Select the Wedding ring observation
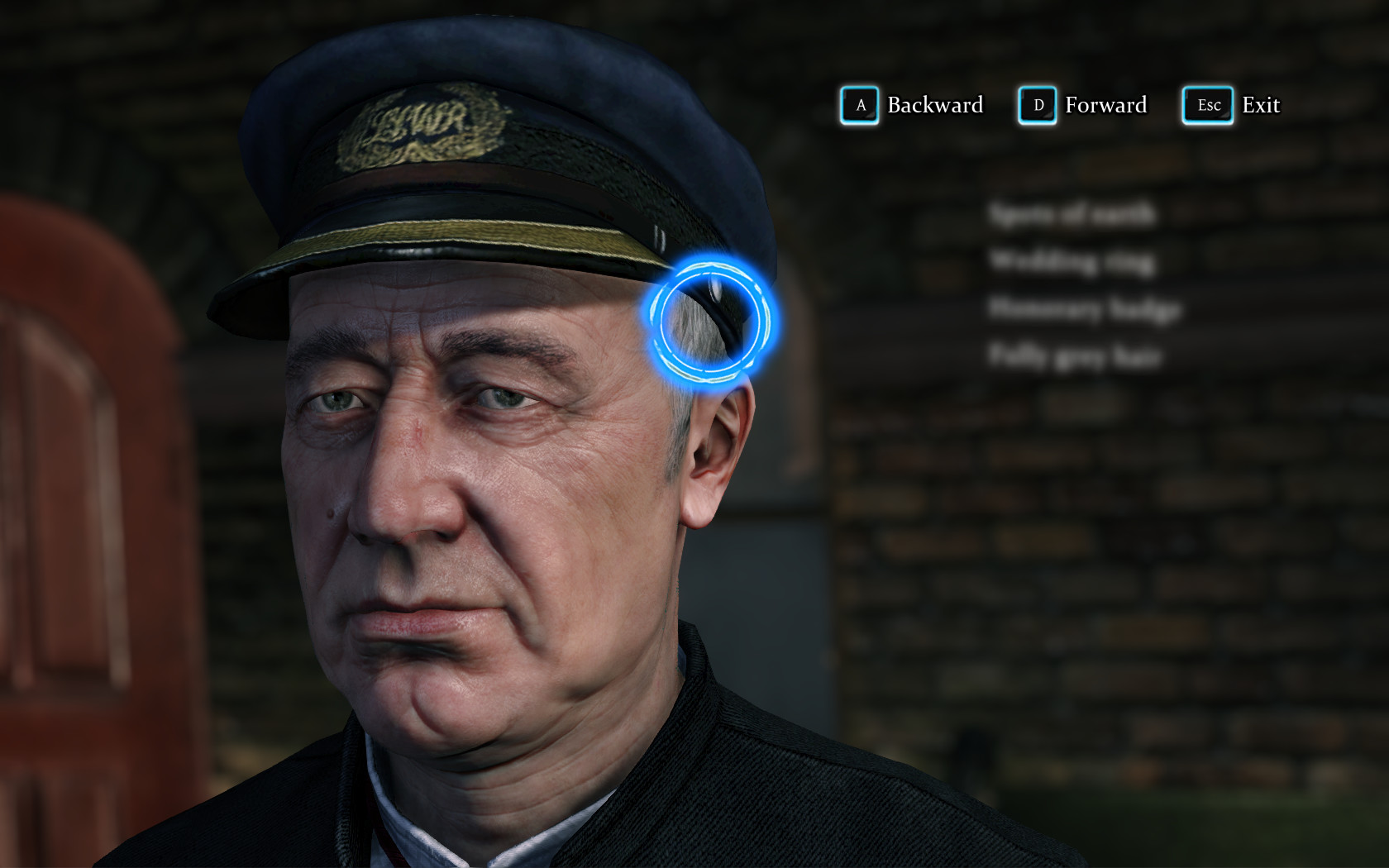The height and width of the screenshot is (868, 1389). pos(1075,262)
